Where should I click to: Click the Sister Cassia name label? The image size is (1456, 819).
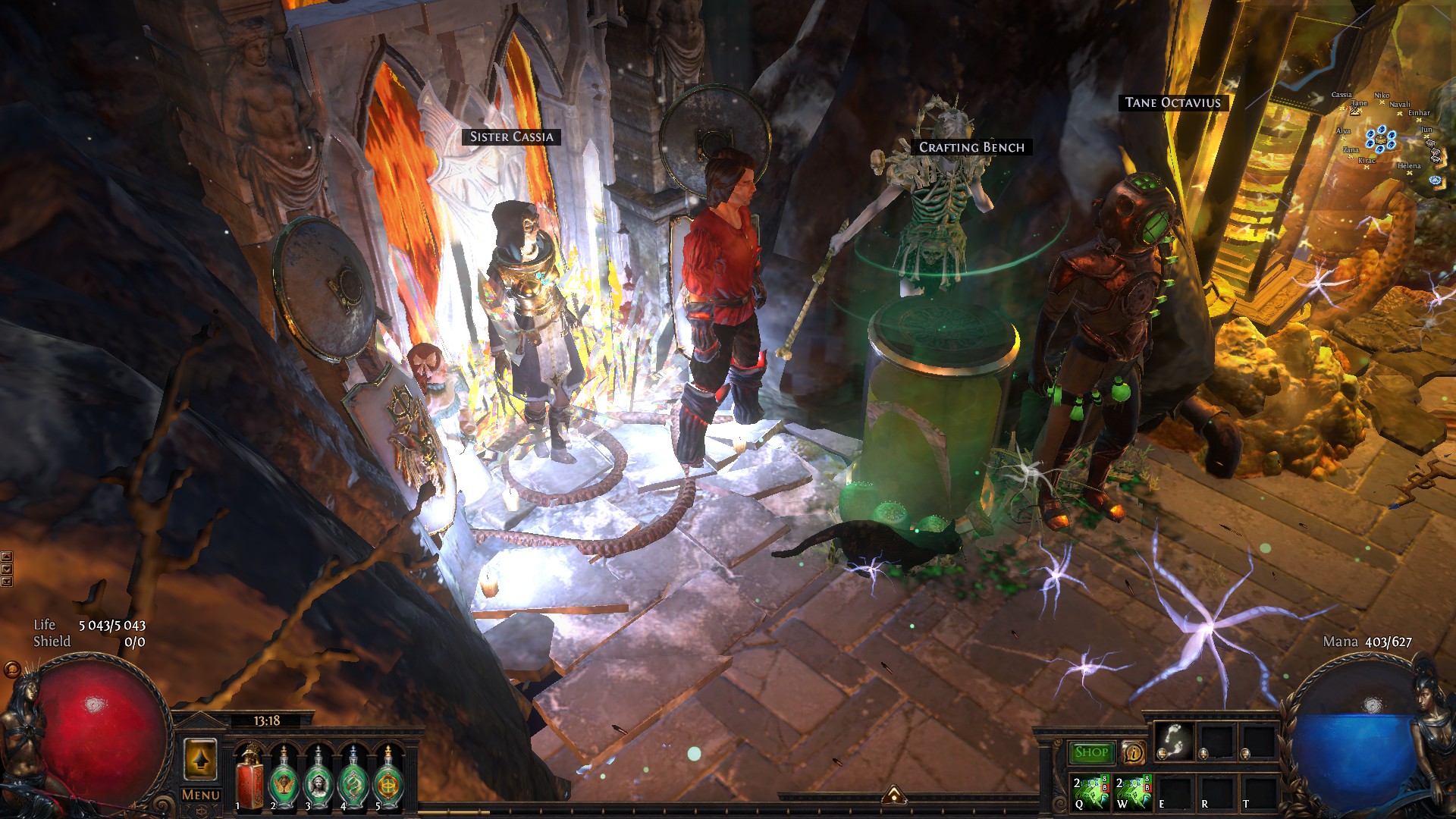coord(511,136)
